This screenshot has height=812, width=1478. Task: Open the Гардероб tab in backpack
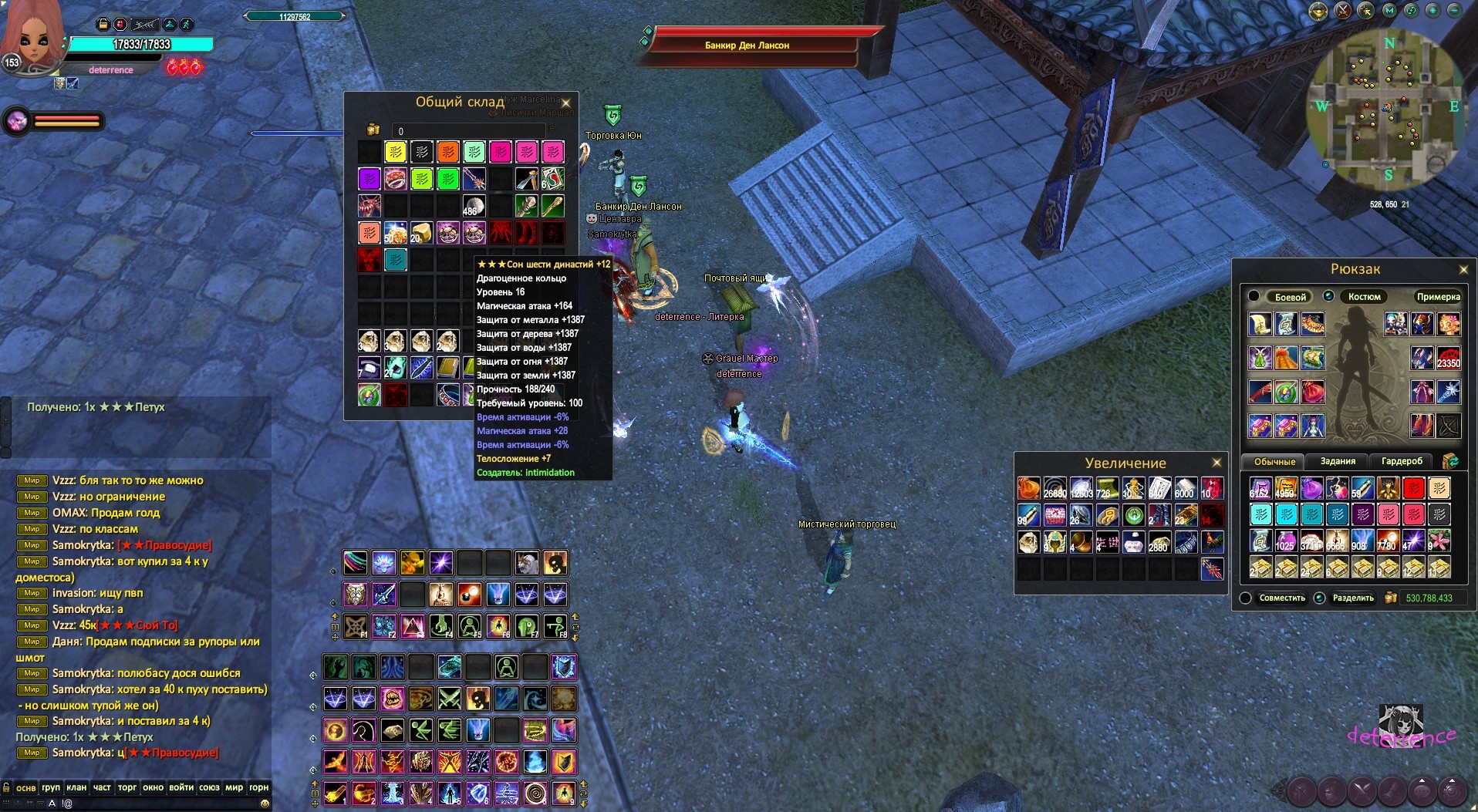(x=1402, y=461)
